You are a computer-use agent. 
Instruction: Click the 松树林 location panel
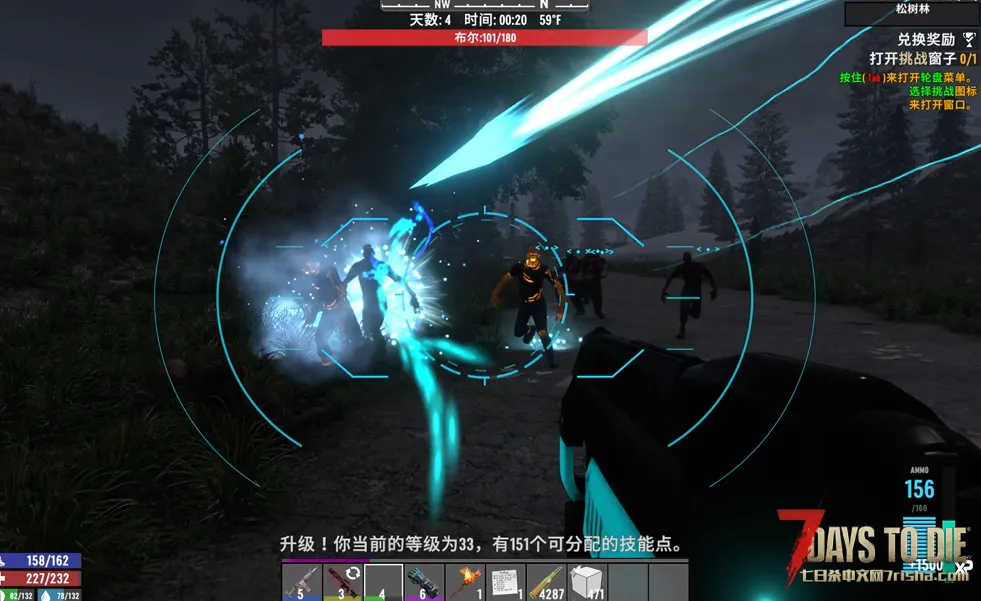911,13
